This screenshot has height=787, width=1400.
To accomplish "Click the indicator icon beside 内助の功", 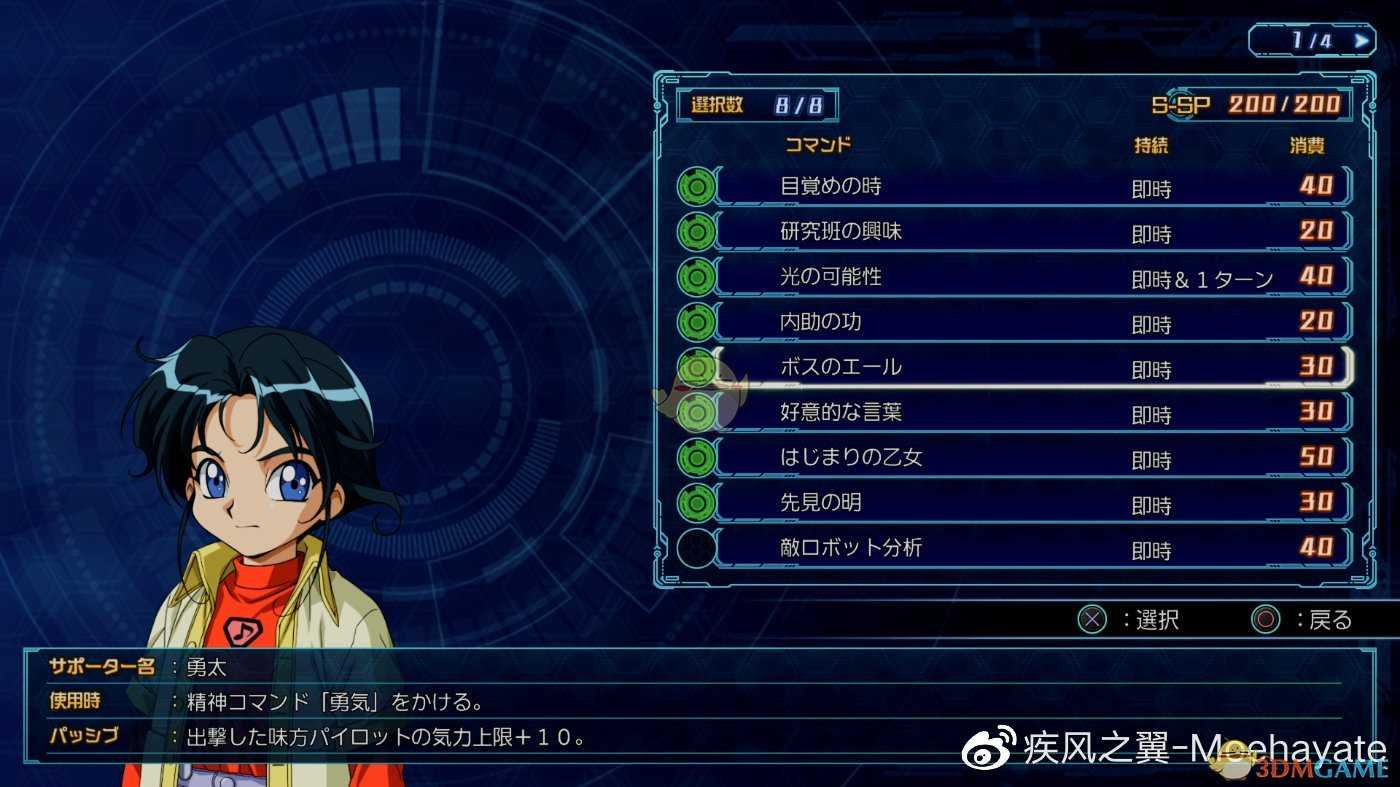I will tap(697, 322).
